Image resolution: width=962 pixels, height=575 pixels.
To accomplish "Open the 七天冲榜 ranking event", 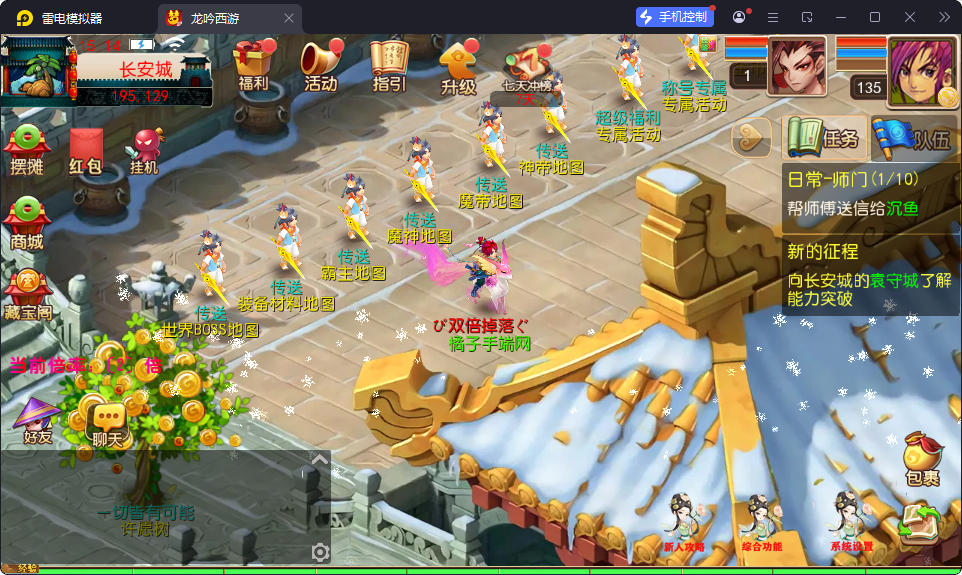I will pos(526,70).
